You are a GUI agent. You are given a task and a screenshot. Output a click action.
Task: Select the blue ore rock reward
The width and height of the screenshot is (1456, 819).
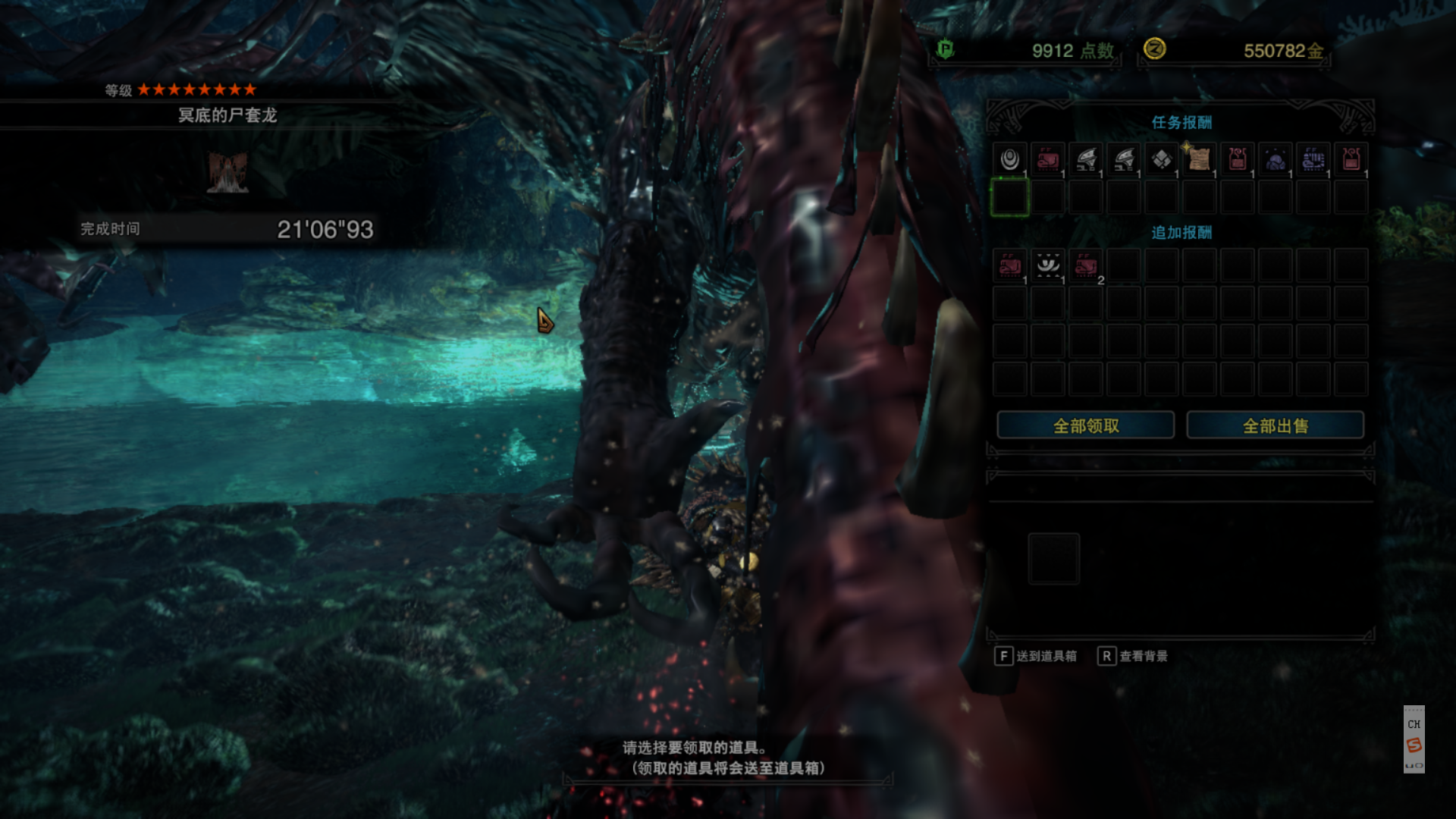(1275, 159)
